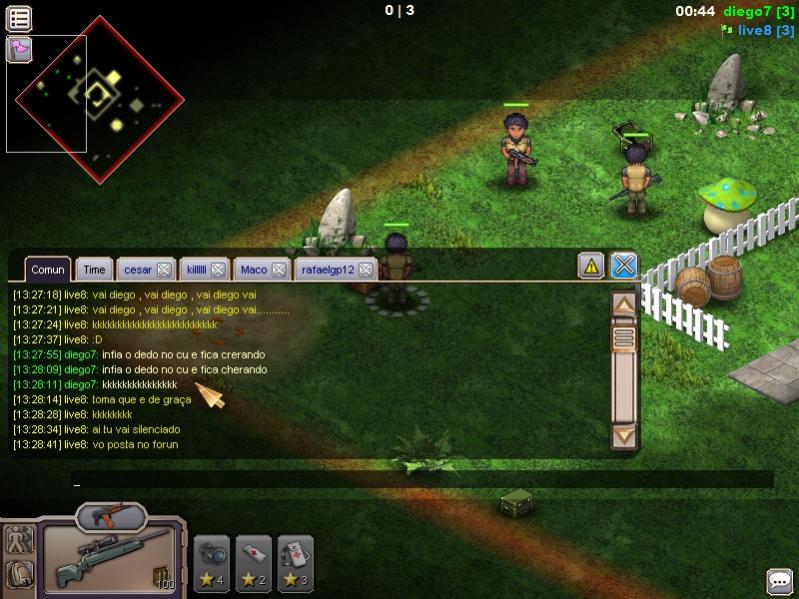Close the rafaelgp12 chat tab
This screenshot has width=799, height=599.
(x=366, y=270)
